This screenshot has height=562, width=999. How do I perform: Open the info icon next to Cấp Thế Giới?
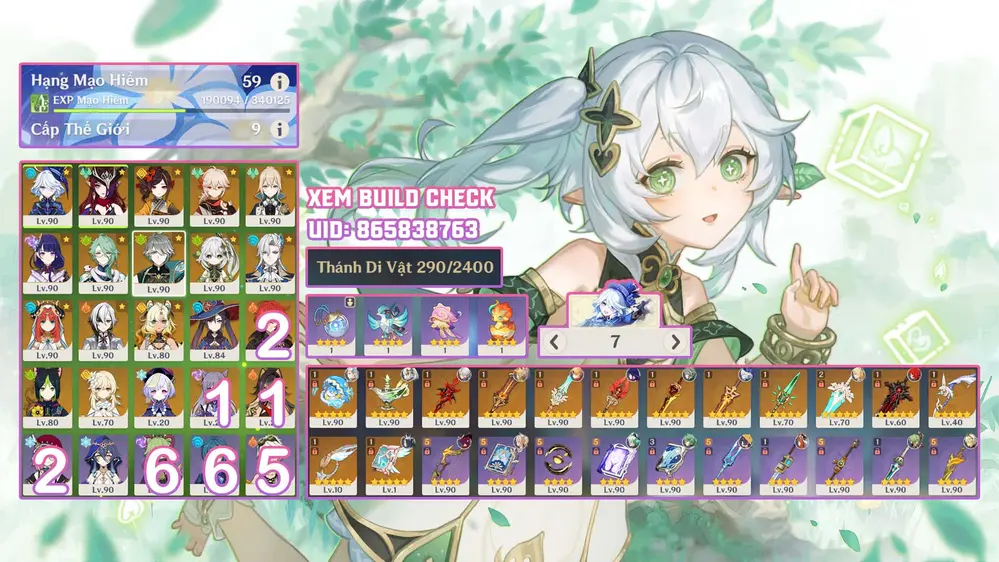click(281, 129)
